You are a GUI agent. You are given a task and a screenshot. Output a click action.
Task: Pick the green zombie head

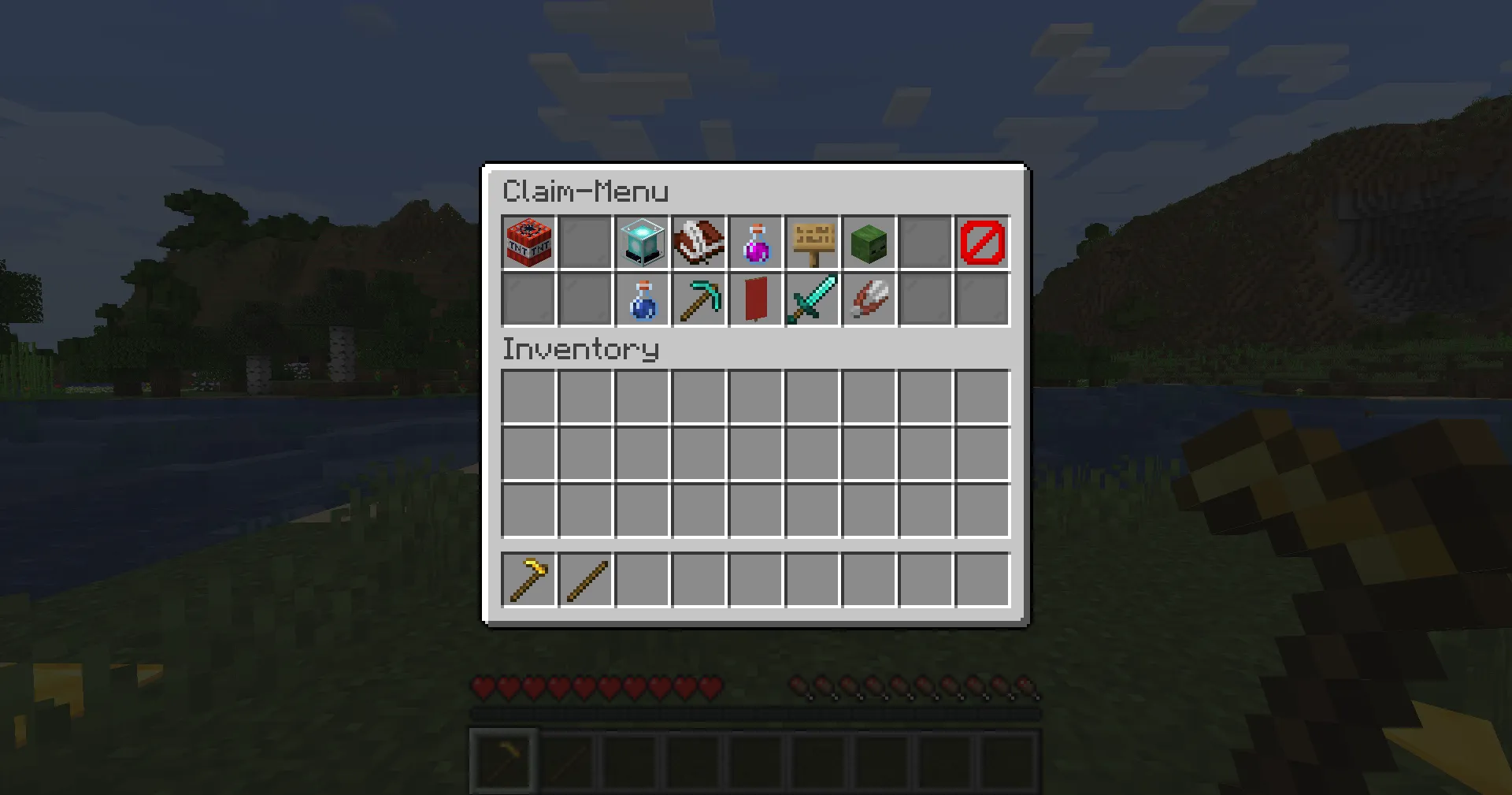click(869, 243)
